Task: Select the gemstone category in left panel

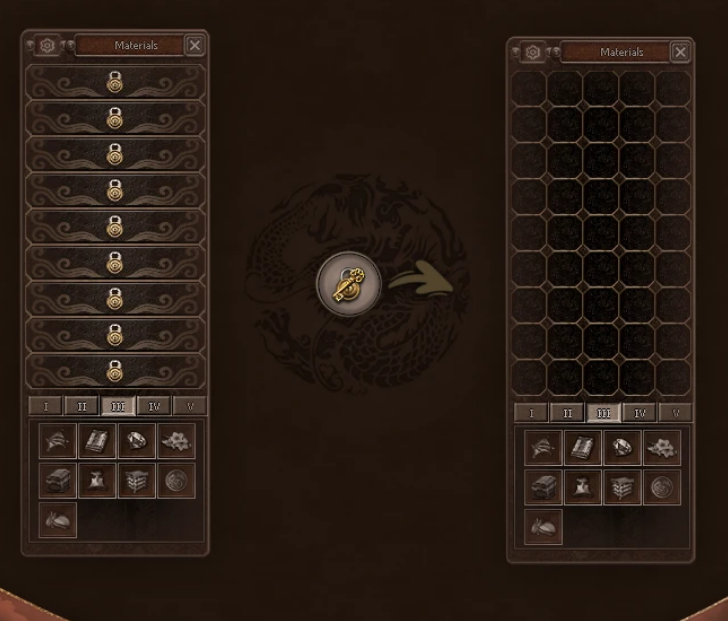Action: pyautogui.click(x=136, y=441)
